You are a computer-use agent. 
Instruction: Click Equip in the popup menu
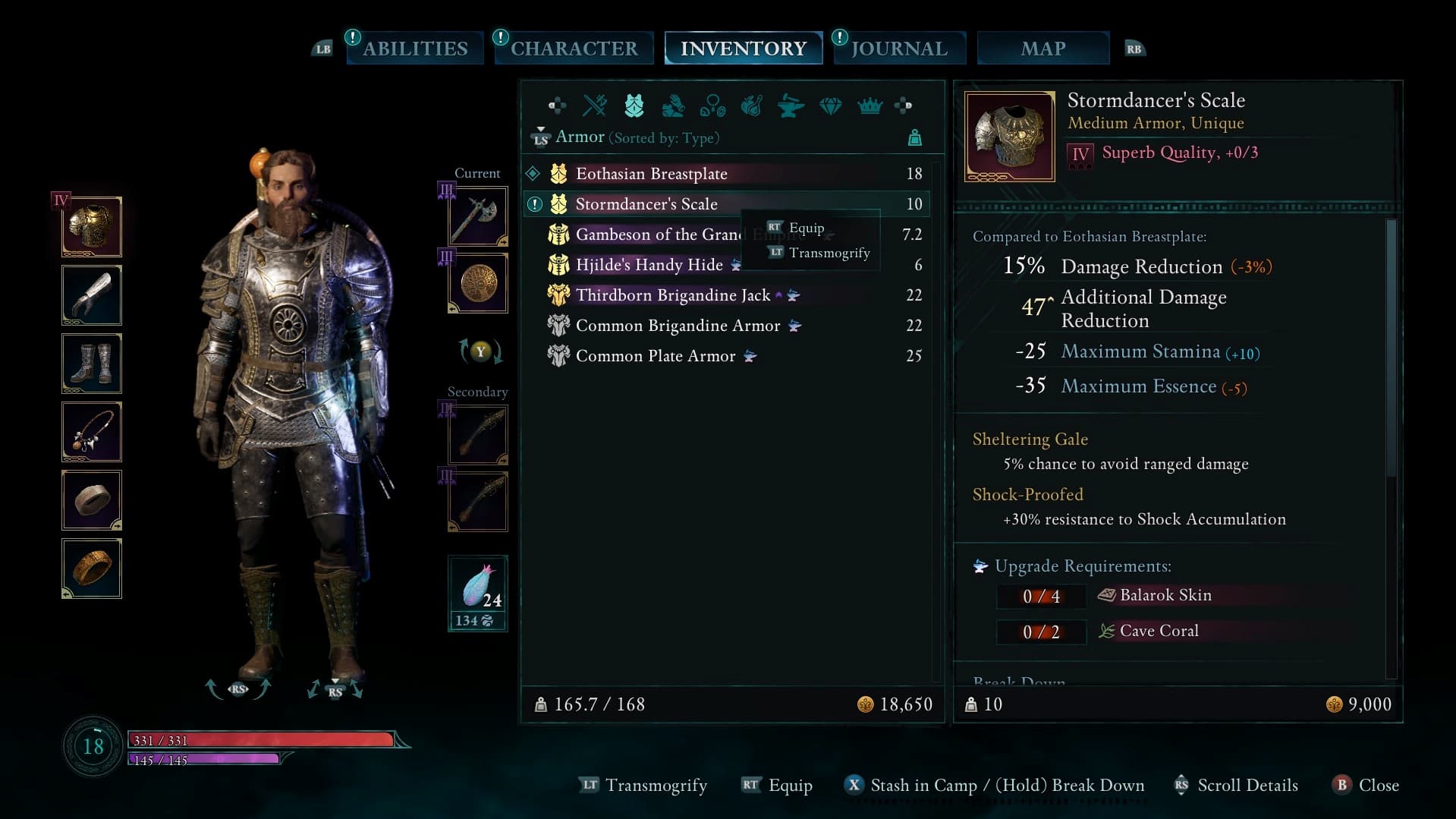click(807, 227)
